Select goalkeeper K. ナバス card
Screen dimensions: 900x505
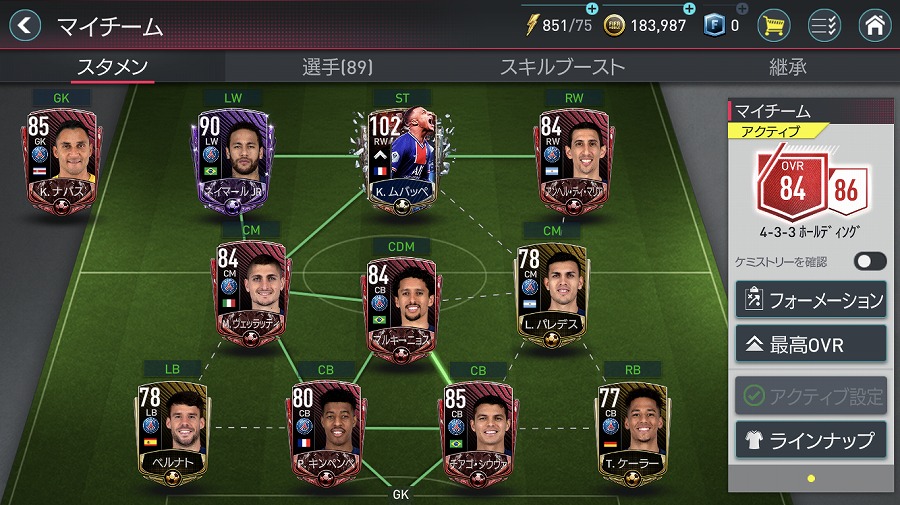click(x=62, y=160)
